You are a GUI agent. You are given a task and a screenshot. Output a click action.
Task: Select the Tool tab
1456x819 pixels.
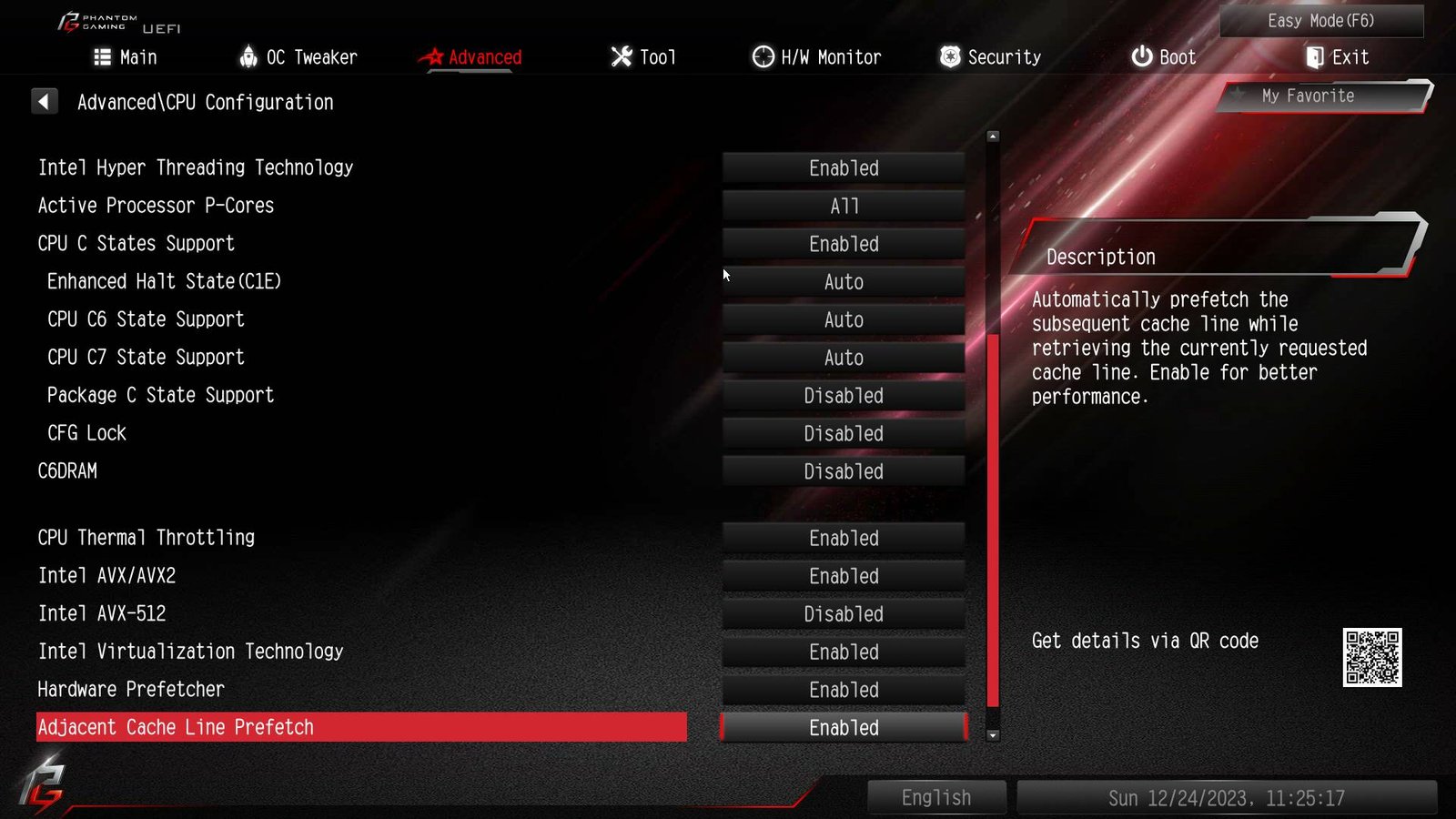click(x=643, y=57)
